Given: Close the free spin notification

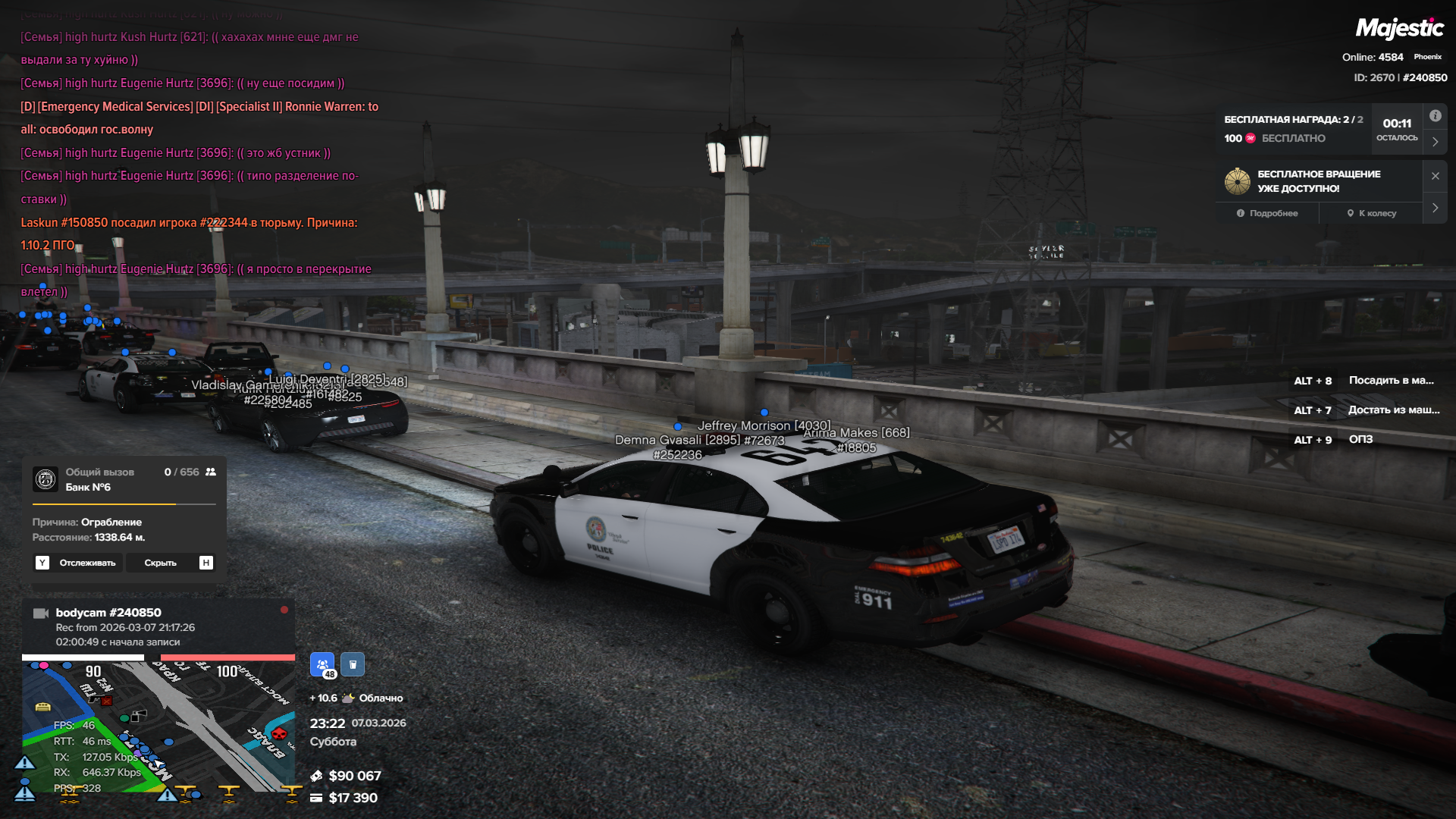Looking at the screenshot, I should (1435, 176).
